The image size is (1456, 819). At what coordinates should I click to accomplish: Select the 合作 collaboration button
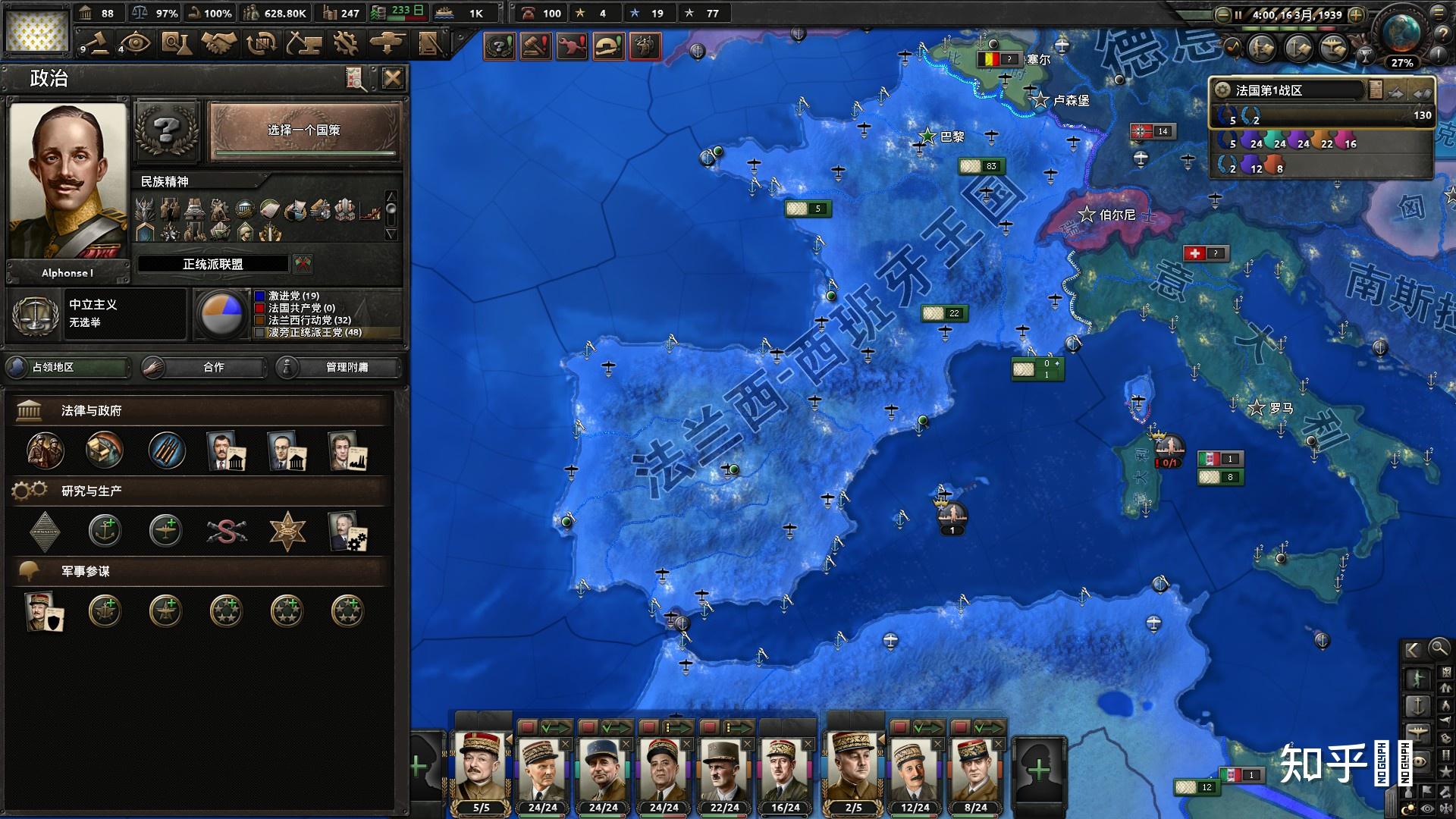tap(204, 367)
